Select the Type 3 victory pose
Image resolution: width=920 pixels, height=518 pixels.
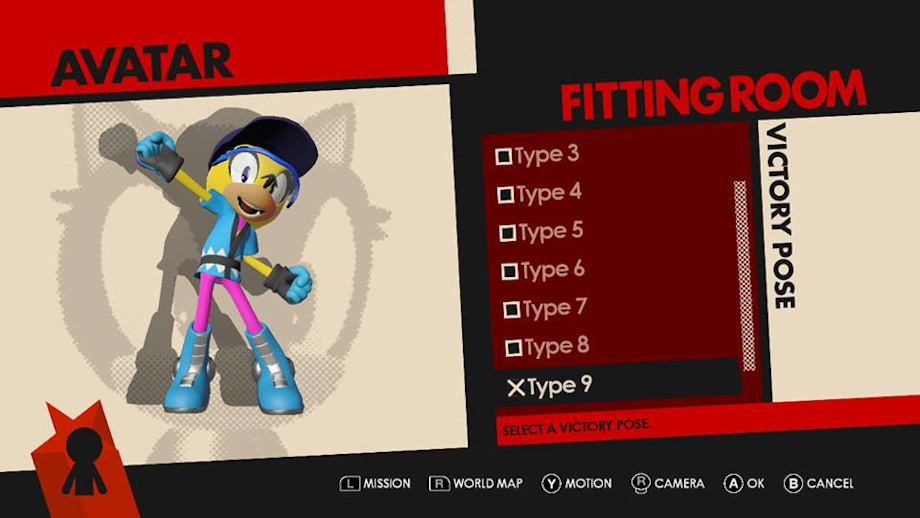pos(538,155)
